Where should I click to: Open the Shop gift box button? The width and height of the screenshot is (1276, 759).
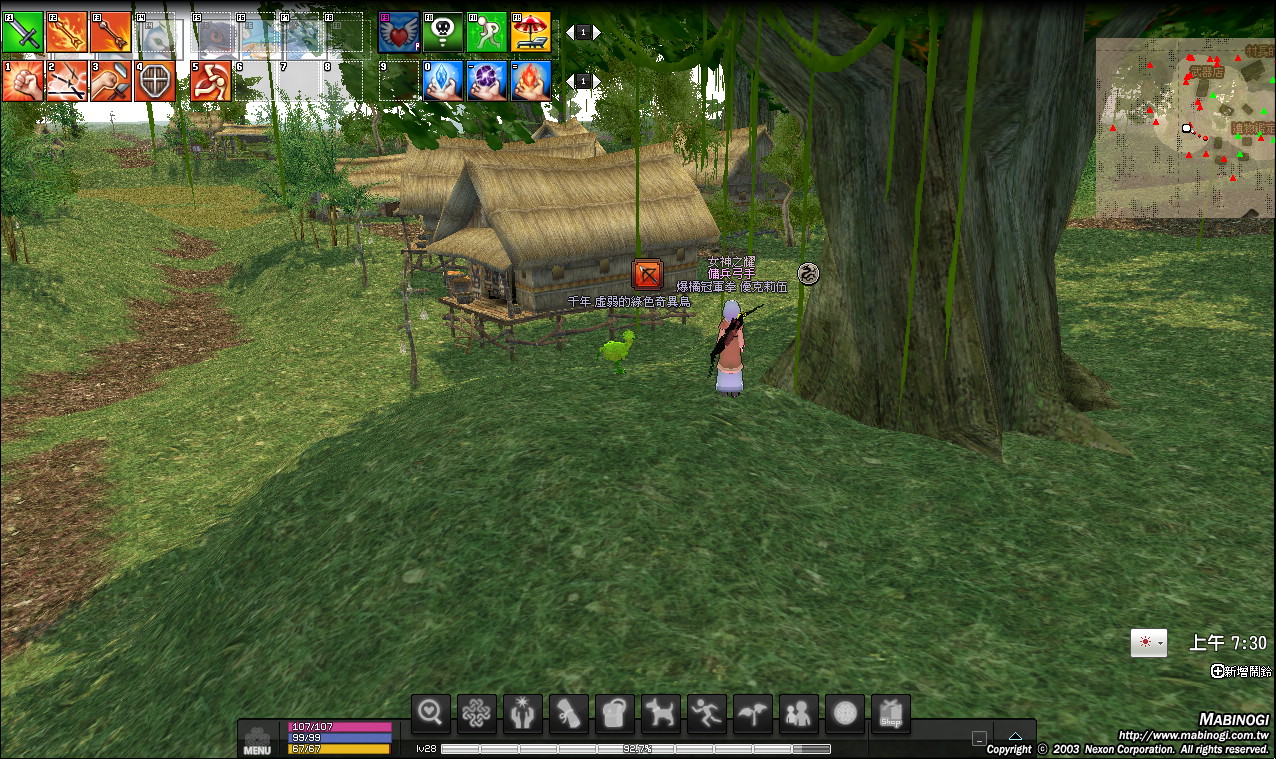tap(891, 712)
